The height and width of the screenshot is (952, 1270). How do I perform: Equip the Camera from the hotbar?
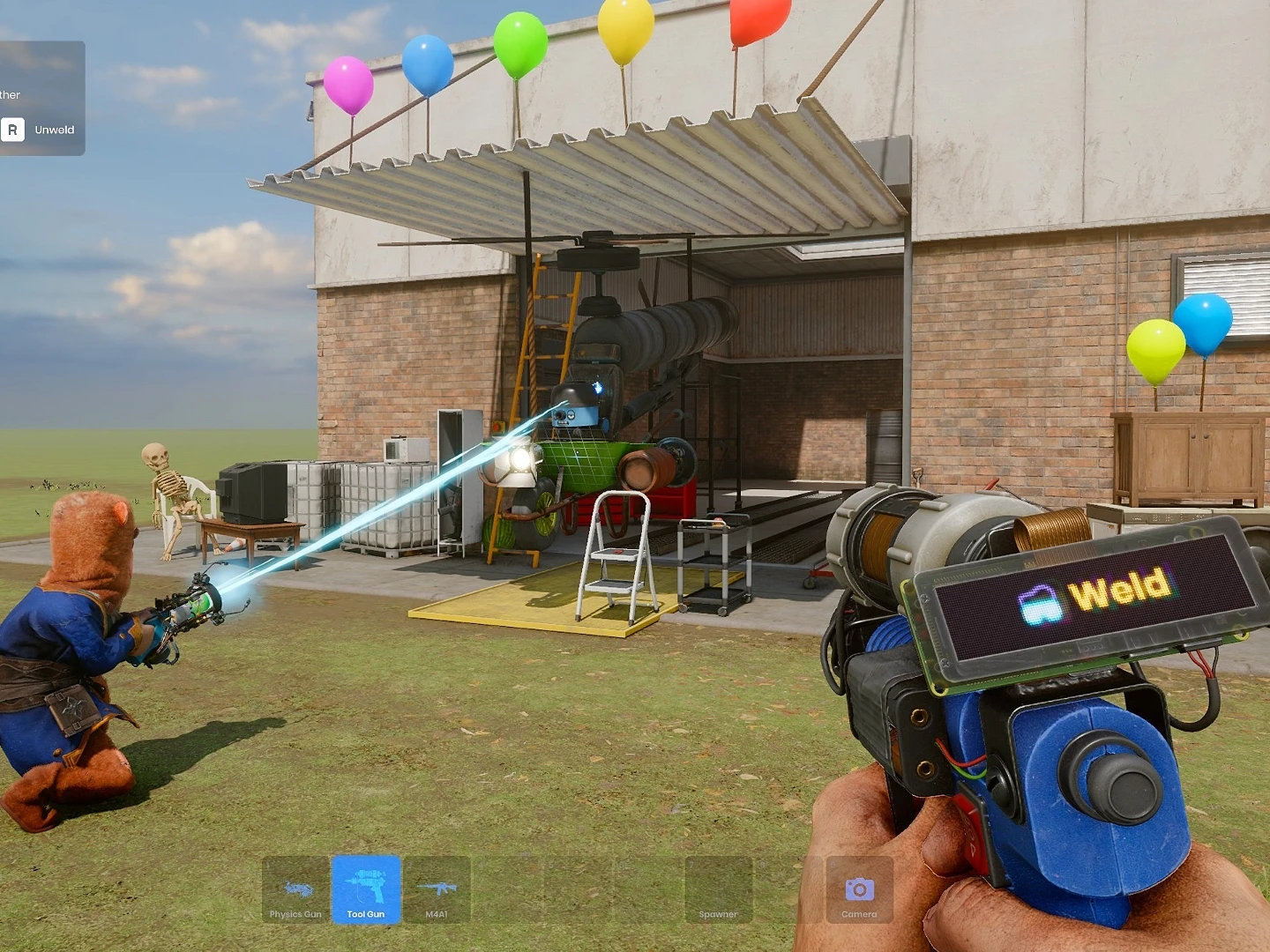pos(859,890)
